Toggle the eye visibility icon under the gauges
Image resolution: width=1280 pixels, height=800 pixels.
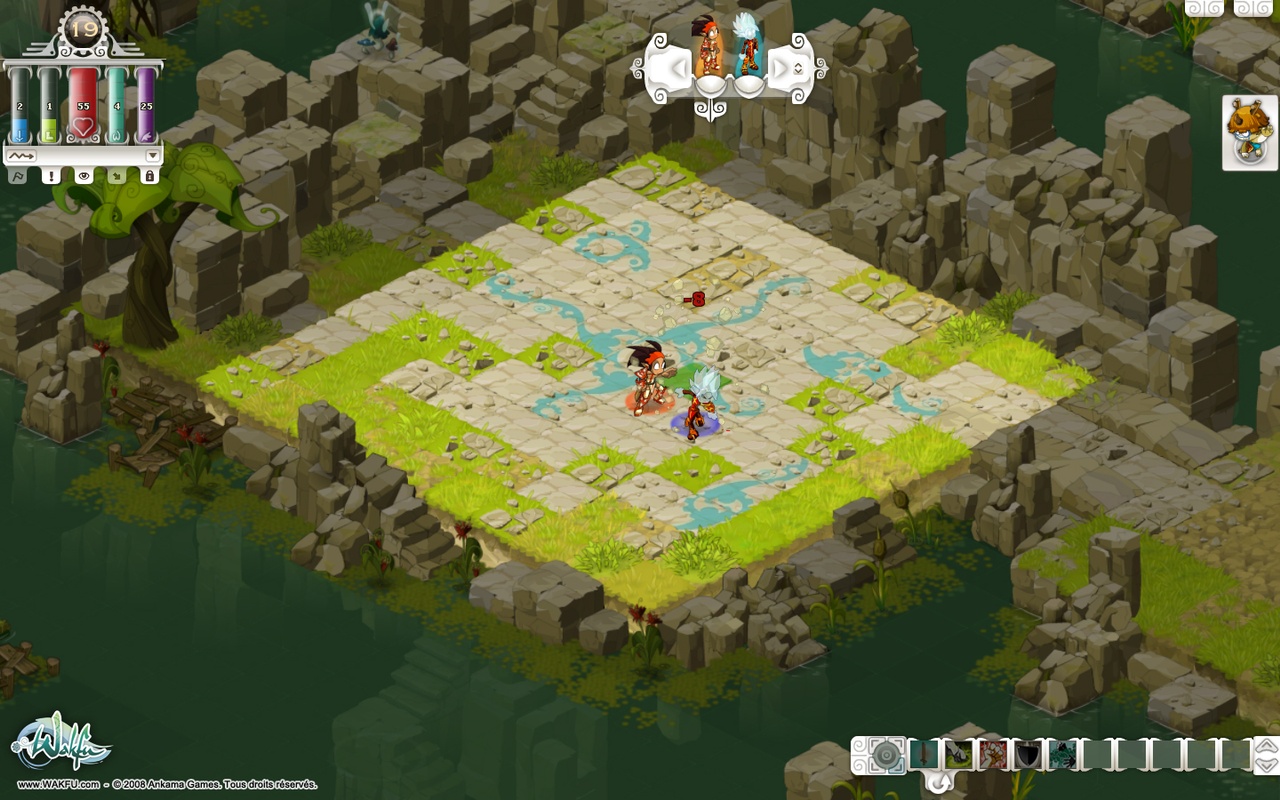point(84,176)
